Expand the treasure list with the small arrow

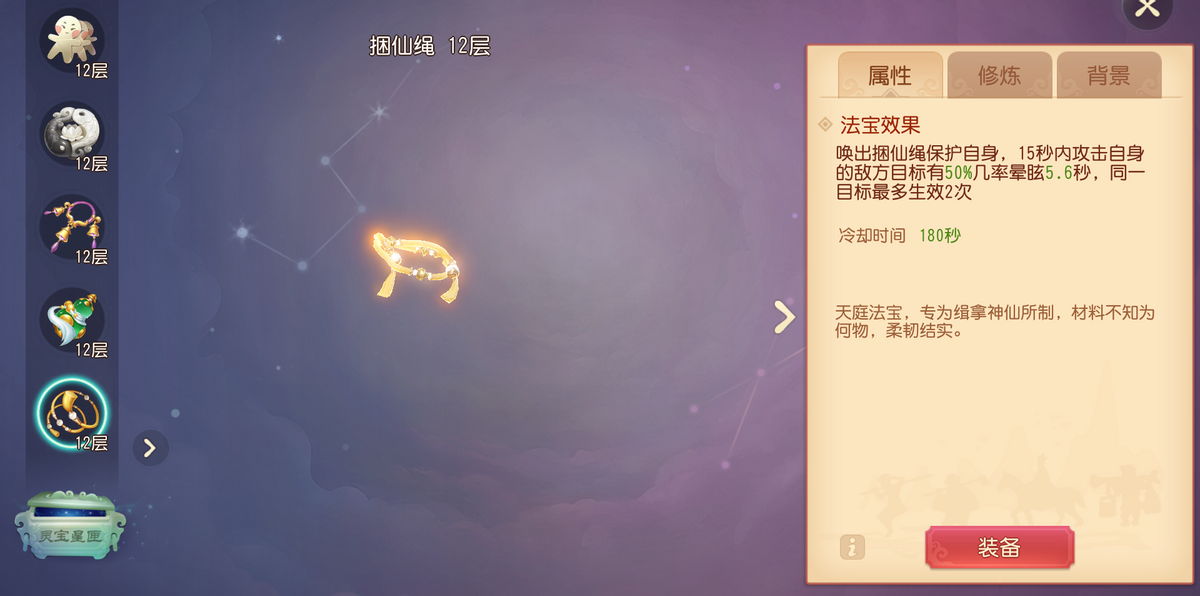click(150, 447)
